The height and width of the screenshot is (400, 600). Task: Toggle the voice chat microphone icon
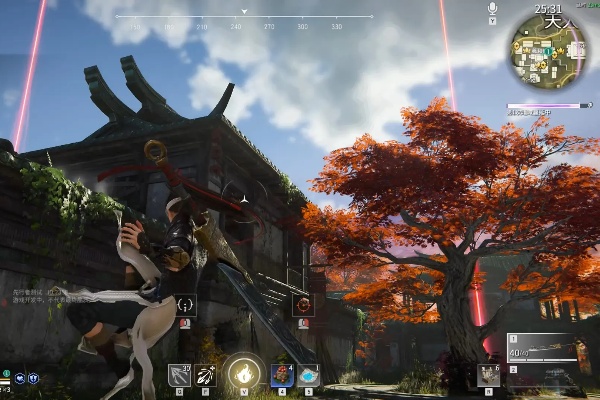pyautogui.click(x=492, y=9)
